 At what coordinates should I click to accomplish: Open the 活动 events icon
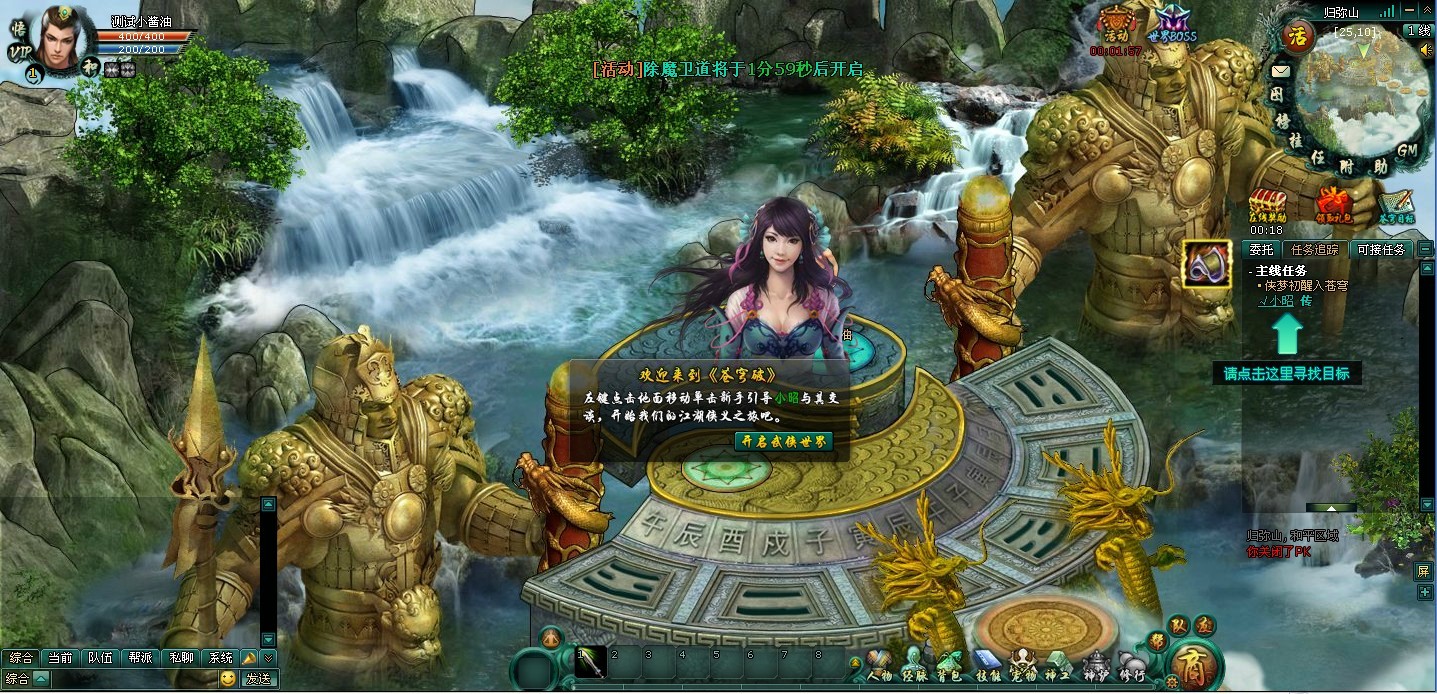pyautogui.click(x=1116, y=24)
